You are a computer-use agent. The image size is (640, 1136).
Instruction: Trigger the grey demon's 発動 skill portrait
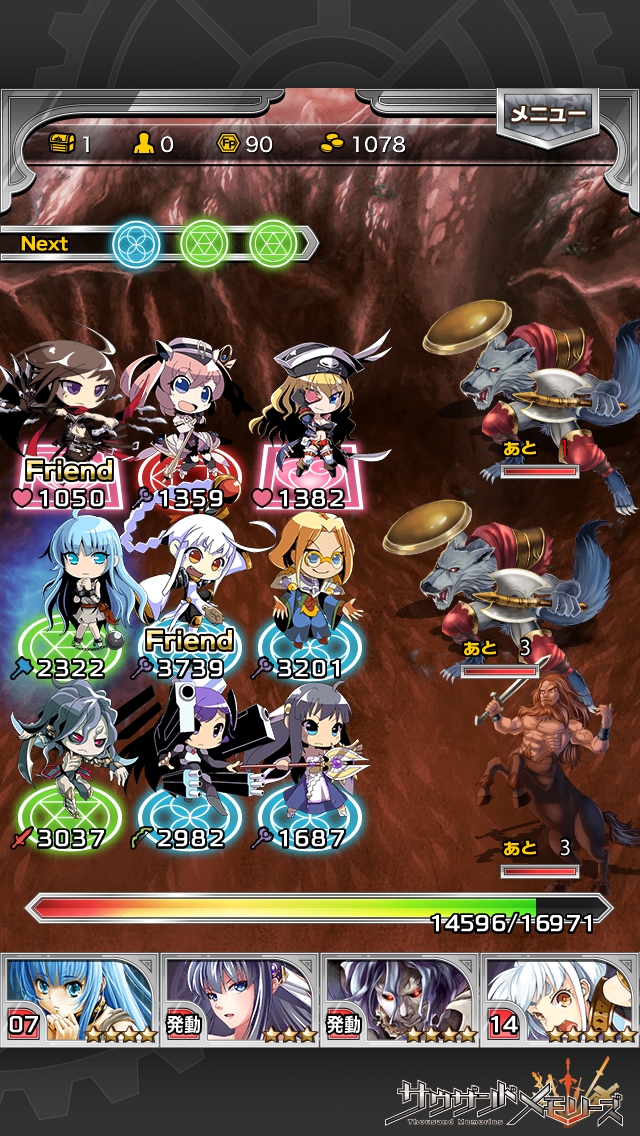click(400, 998)
